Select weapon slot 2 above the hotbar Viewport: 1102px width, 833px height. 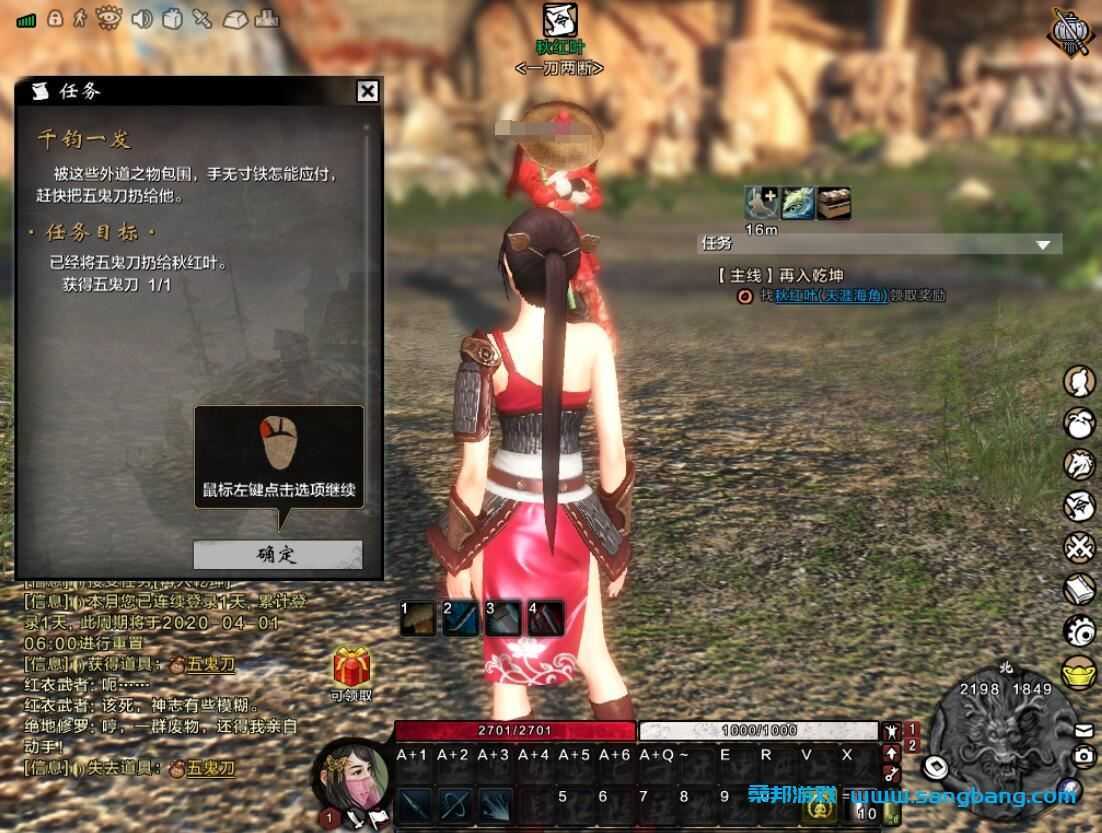(x=460, y=619)
